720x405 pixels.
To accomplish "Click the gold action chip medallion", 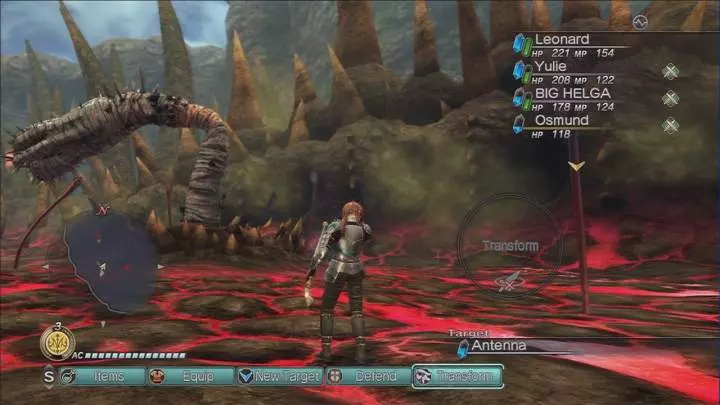I will point(57,343).
